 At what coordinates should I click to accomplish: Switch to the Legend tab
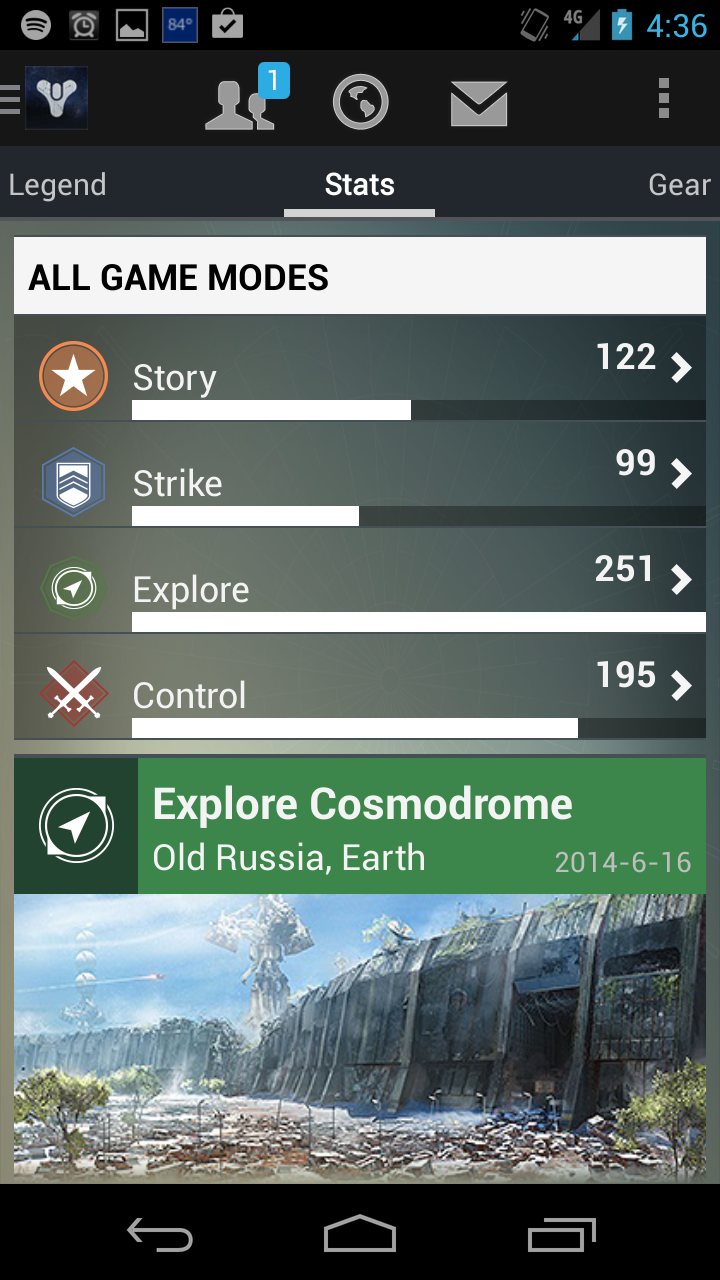57,185
